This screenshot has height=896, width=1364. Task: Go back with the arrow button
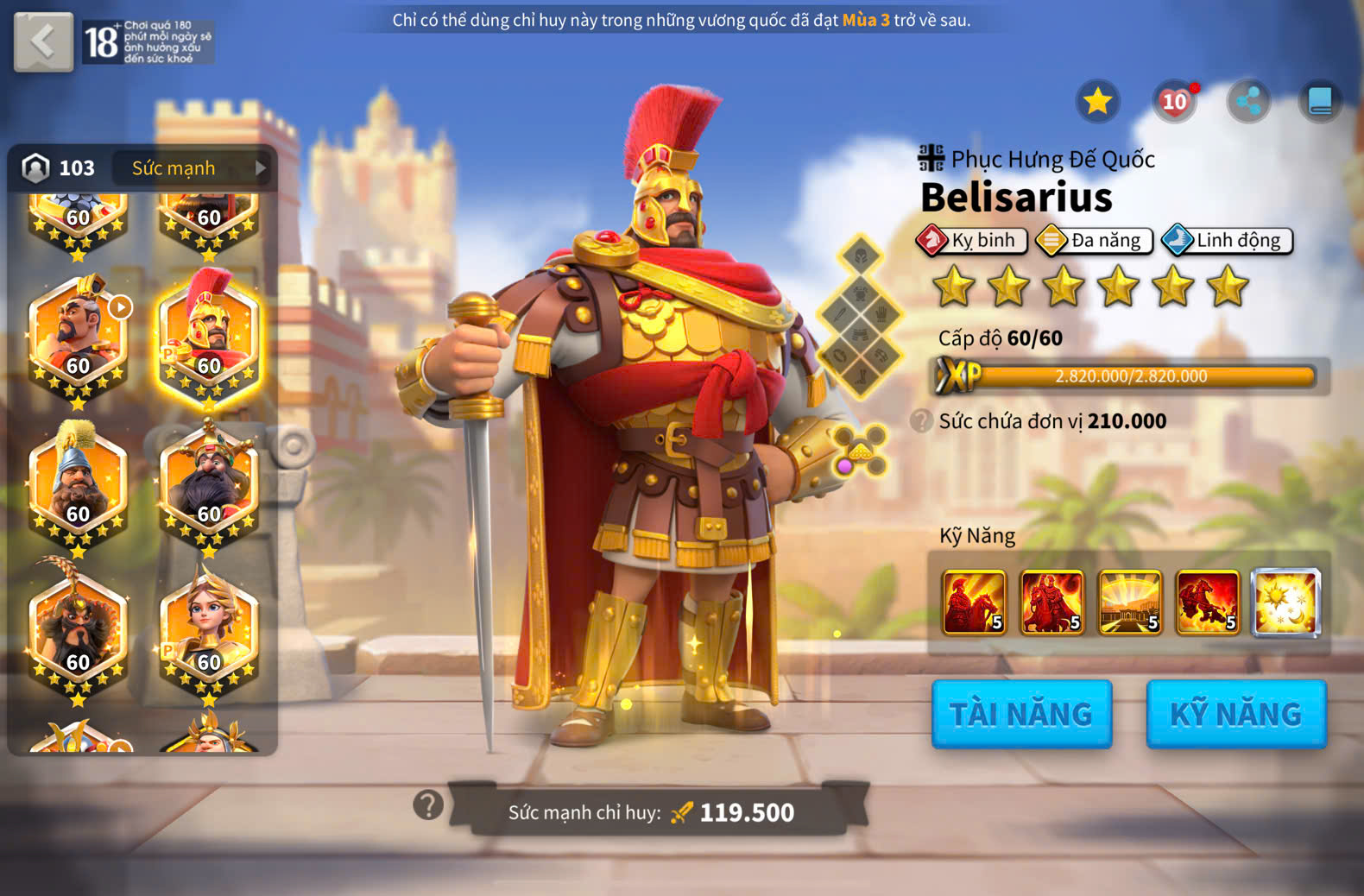pos(43,41)
